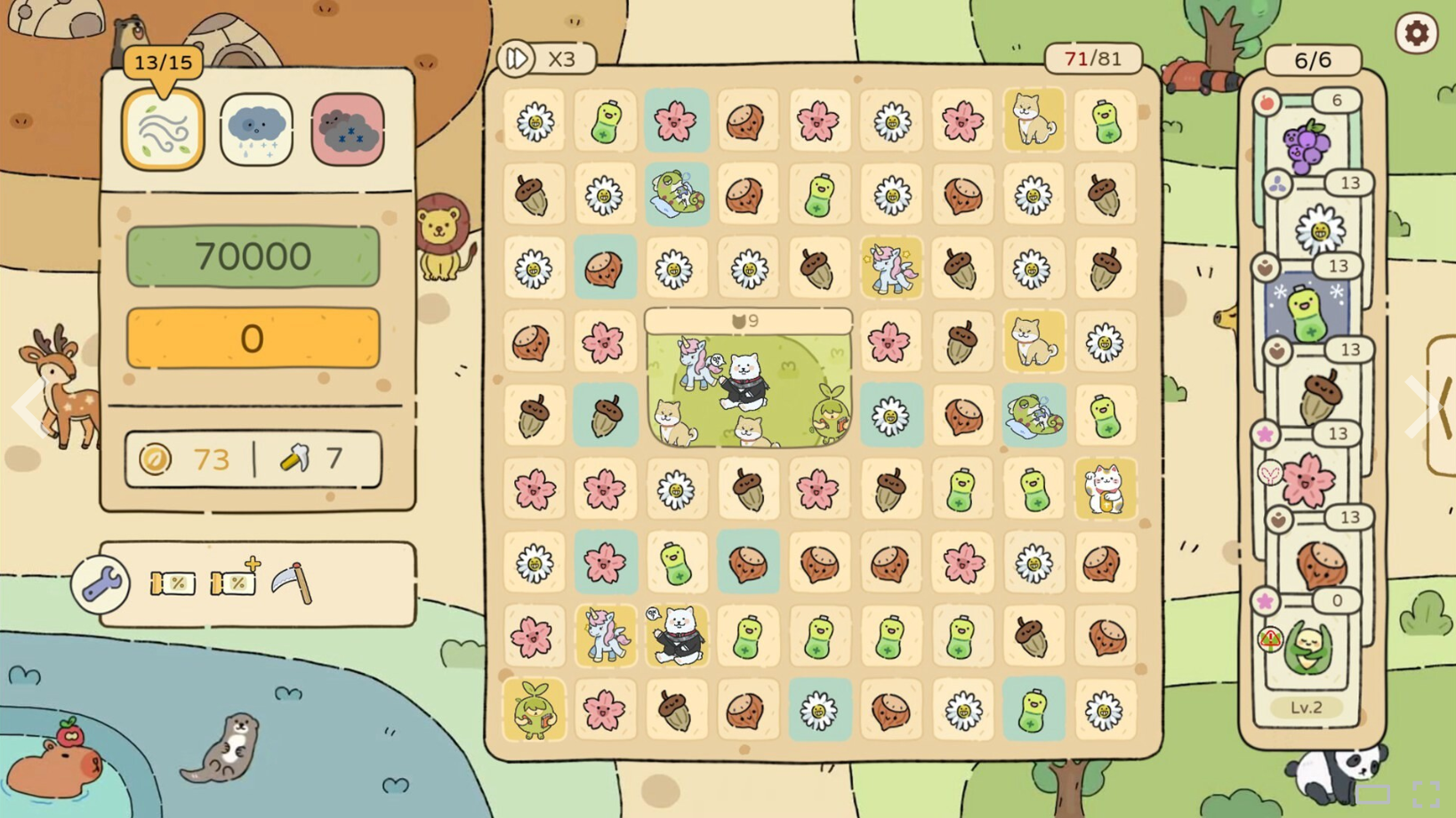1456x818 pixels.
Task: Click the lucky cat tile on the board
Action: (1105, 489)
